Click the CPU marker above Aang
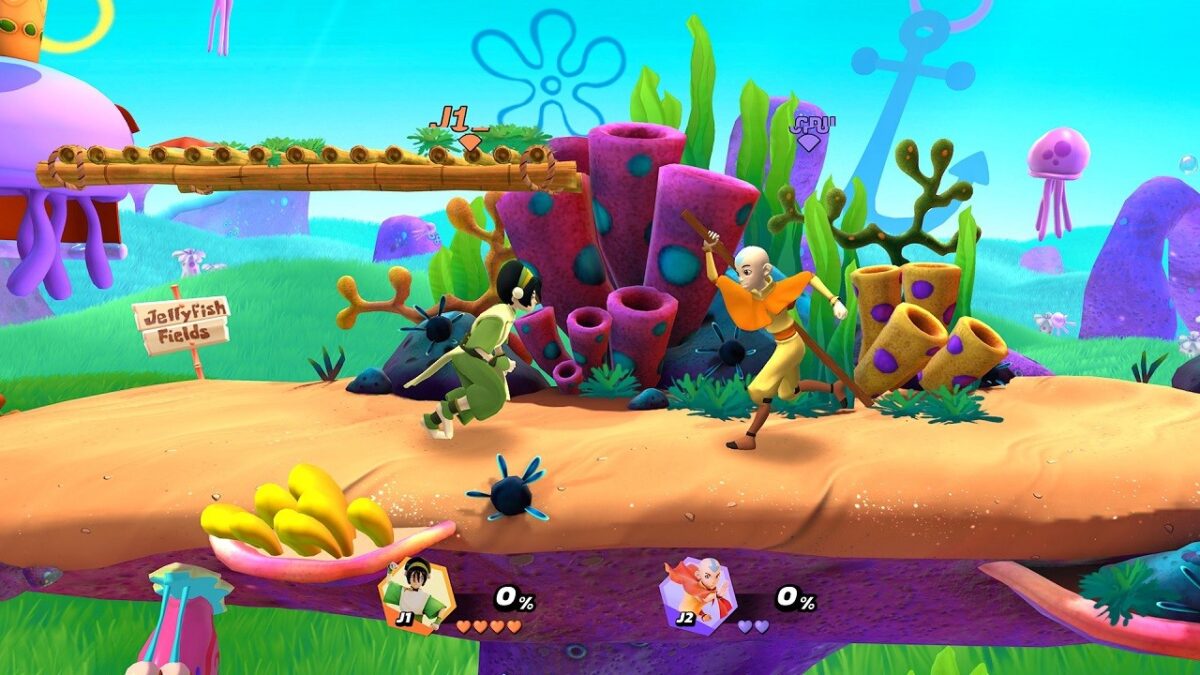Screen dimensions: 1200x675 (x=811, y=130)
